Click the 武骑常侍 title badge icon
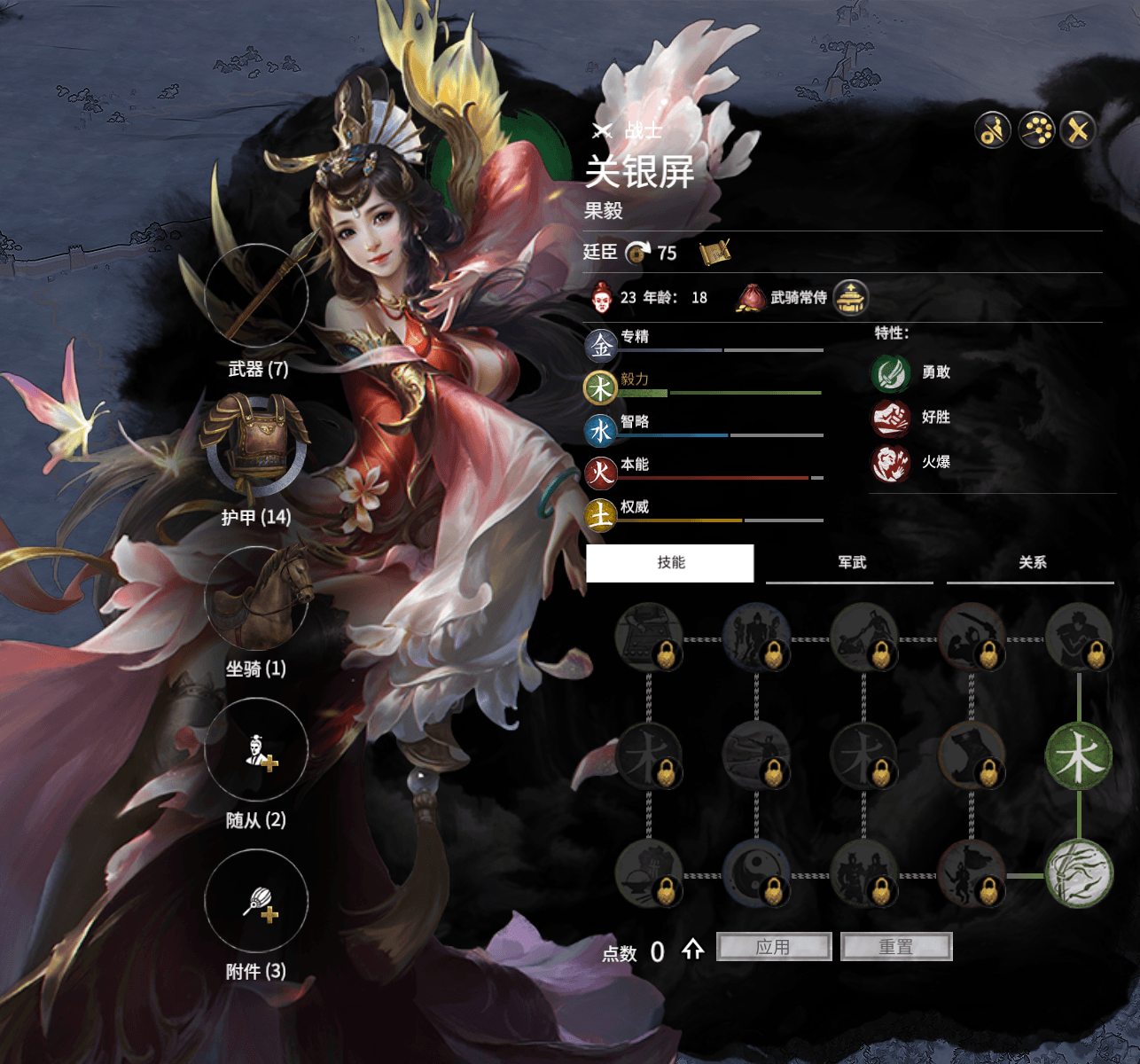The image size is (1140, 1064). tap(851, 298)
